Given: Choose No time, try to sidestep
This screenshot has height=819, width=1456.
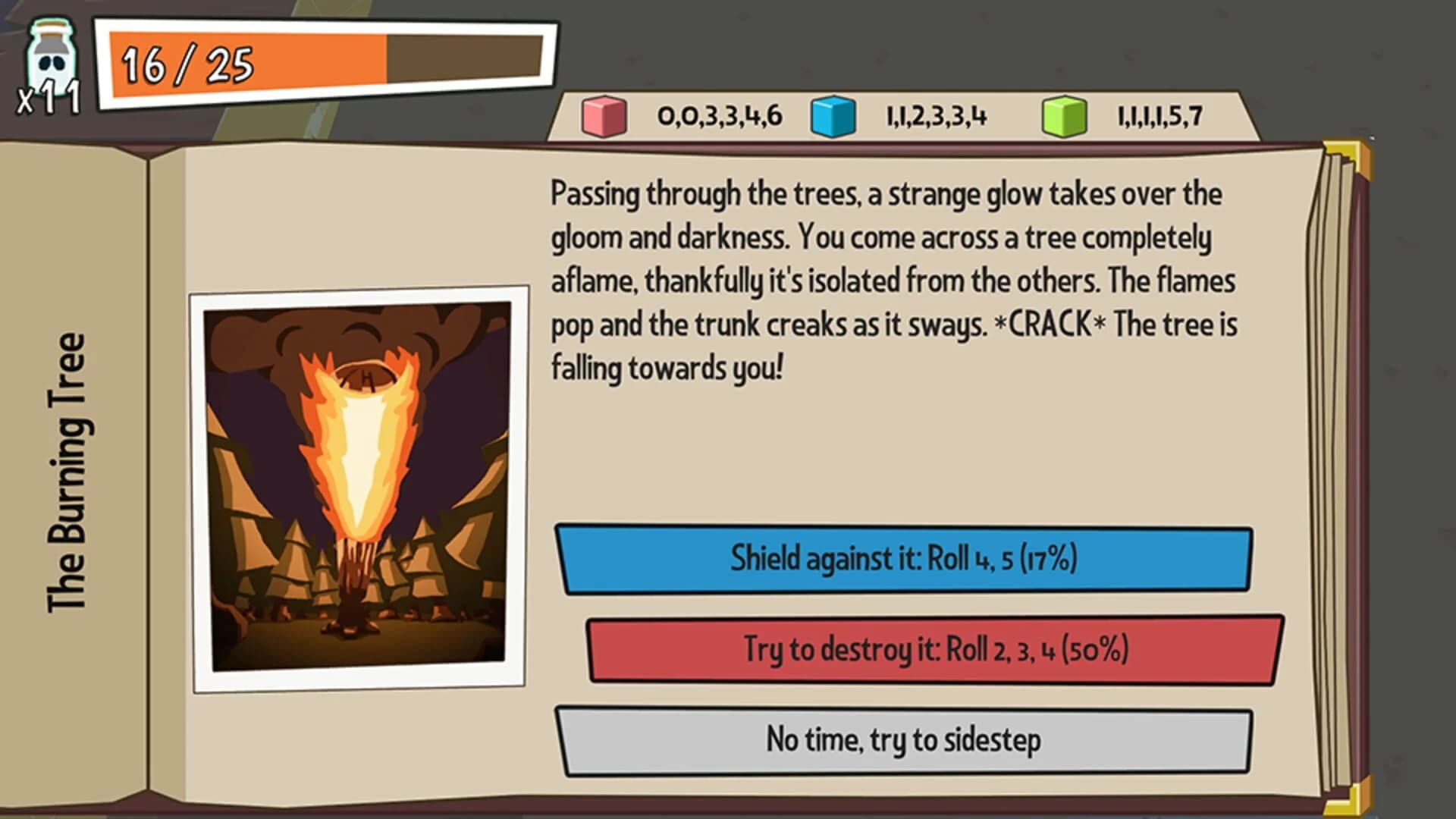Looking at the screenshot, I should 906,743.
